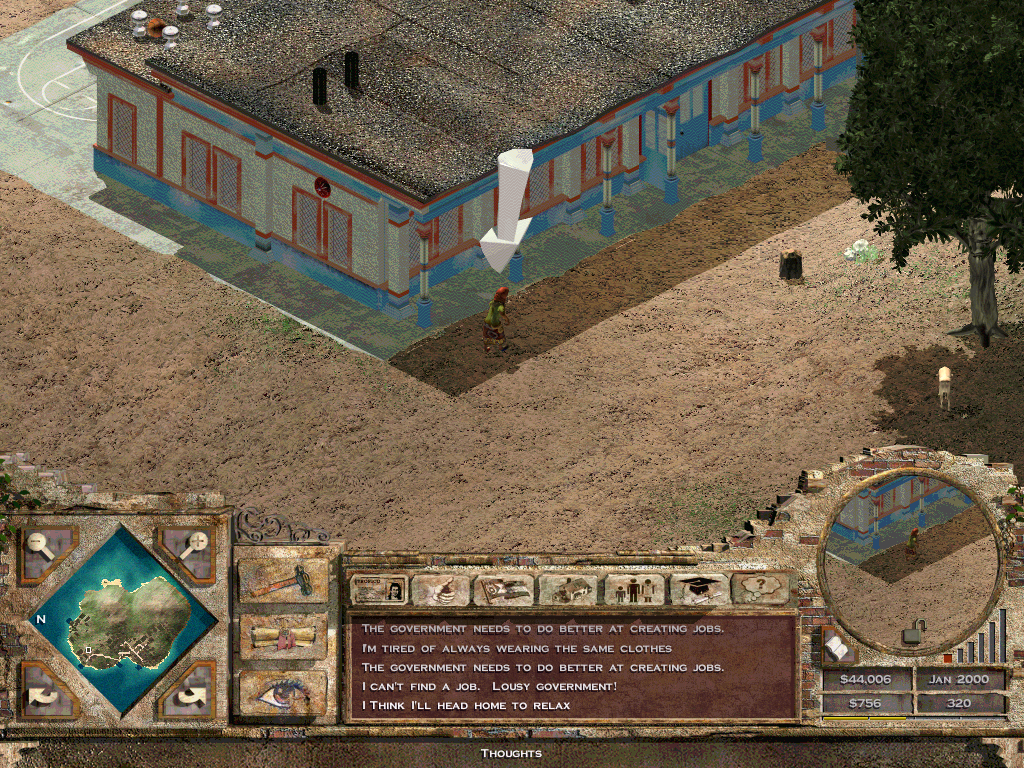Set game speed with the tallest bar

(x=1001, y=634)
